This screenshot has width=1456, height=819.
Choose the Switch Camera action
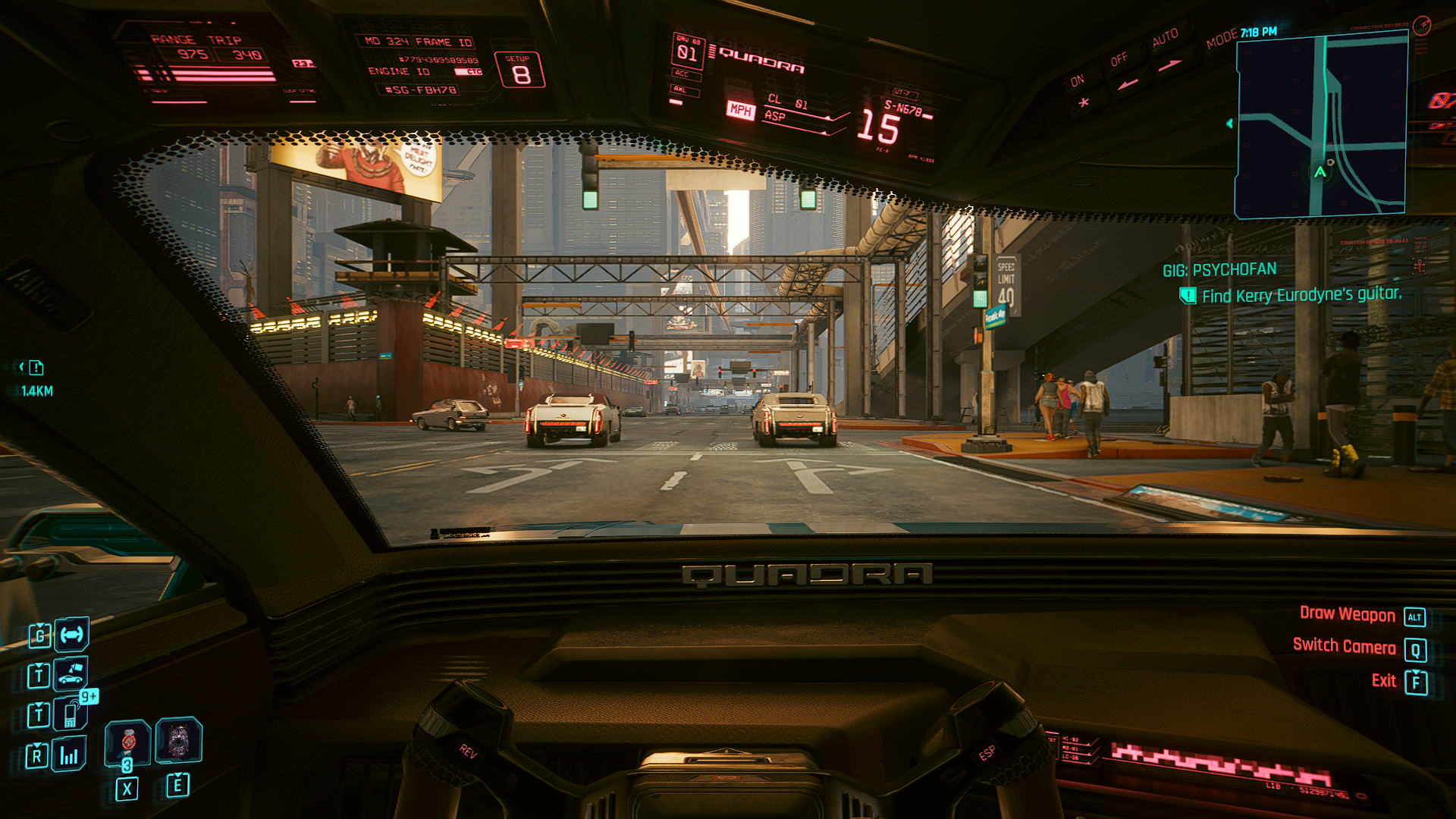click(x=1344, y=646)
